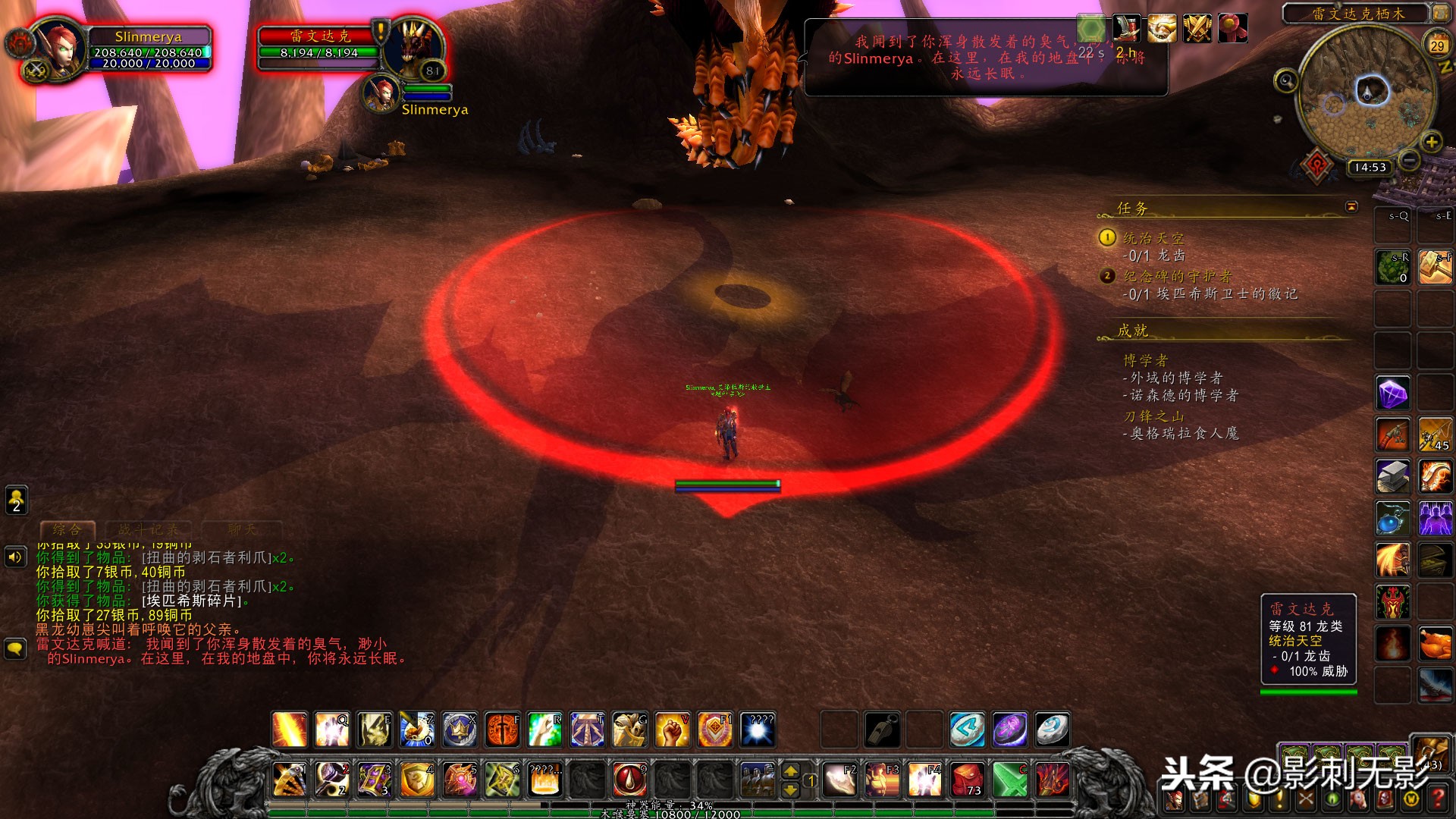Use the green sword ability icon

1010,779
